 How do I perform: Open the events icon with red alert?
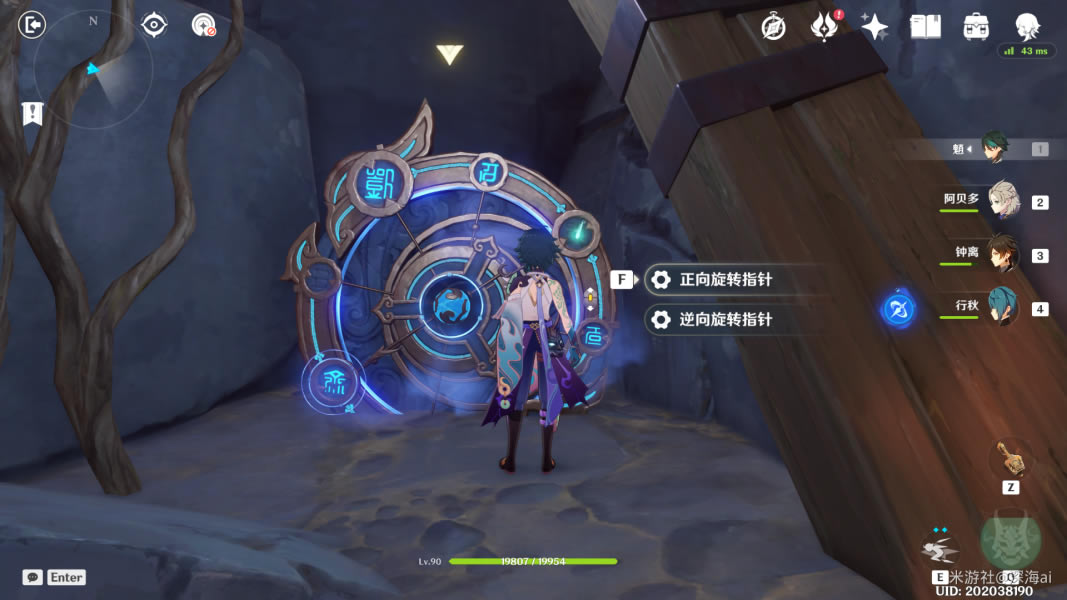click(x=823, y=27)
